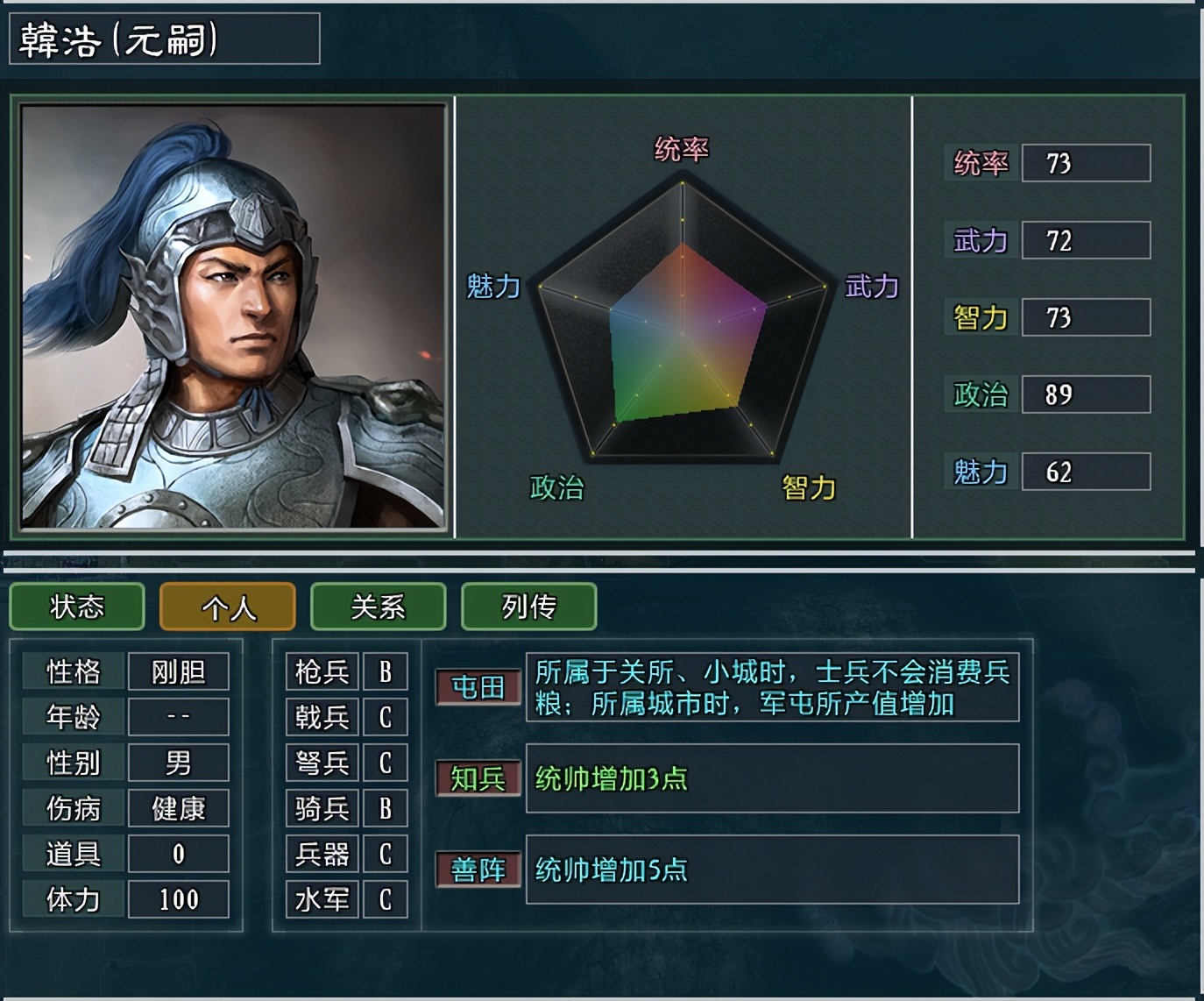Click the 魅力 stat label showing 62
The width and height of the screenshot is (1204, 1001).
click(980, 472)
